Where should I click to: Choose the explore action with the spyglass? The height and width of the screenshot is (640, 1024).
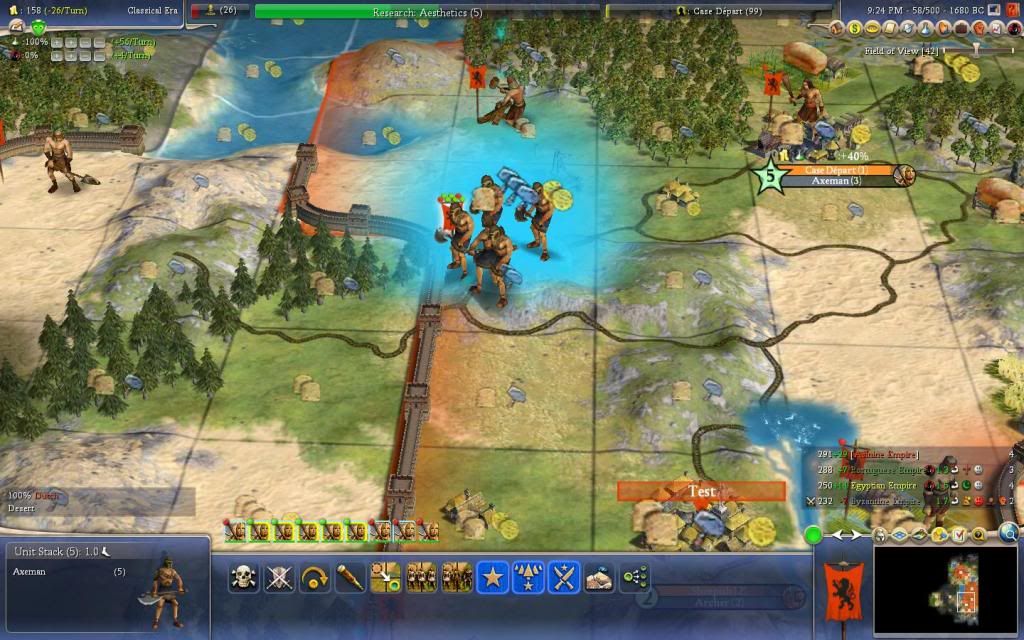coord(349,577)
